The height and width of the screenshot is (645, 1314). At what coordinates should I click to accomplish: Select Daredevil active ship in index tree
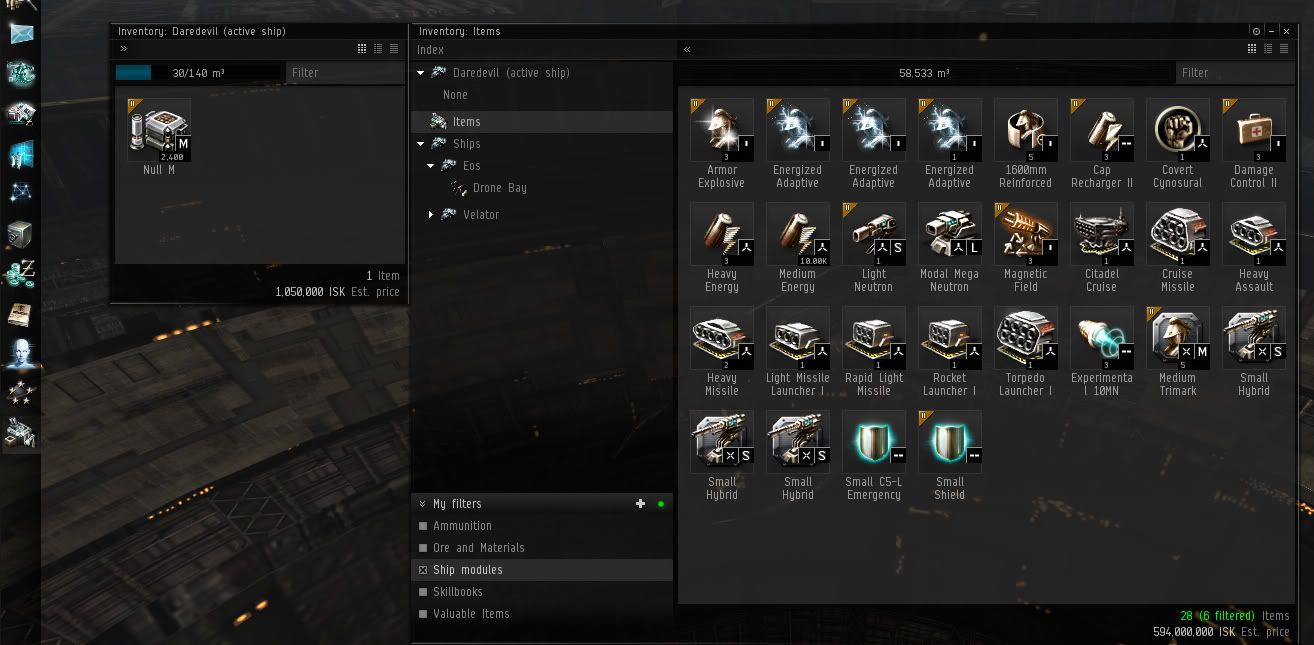[510, 73]
